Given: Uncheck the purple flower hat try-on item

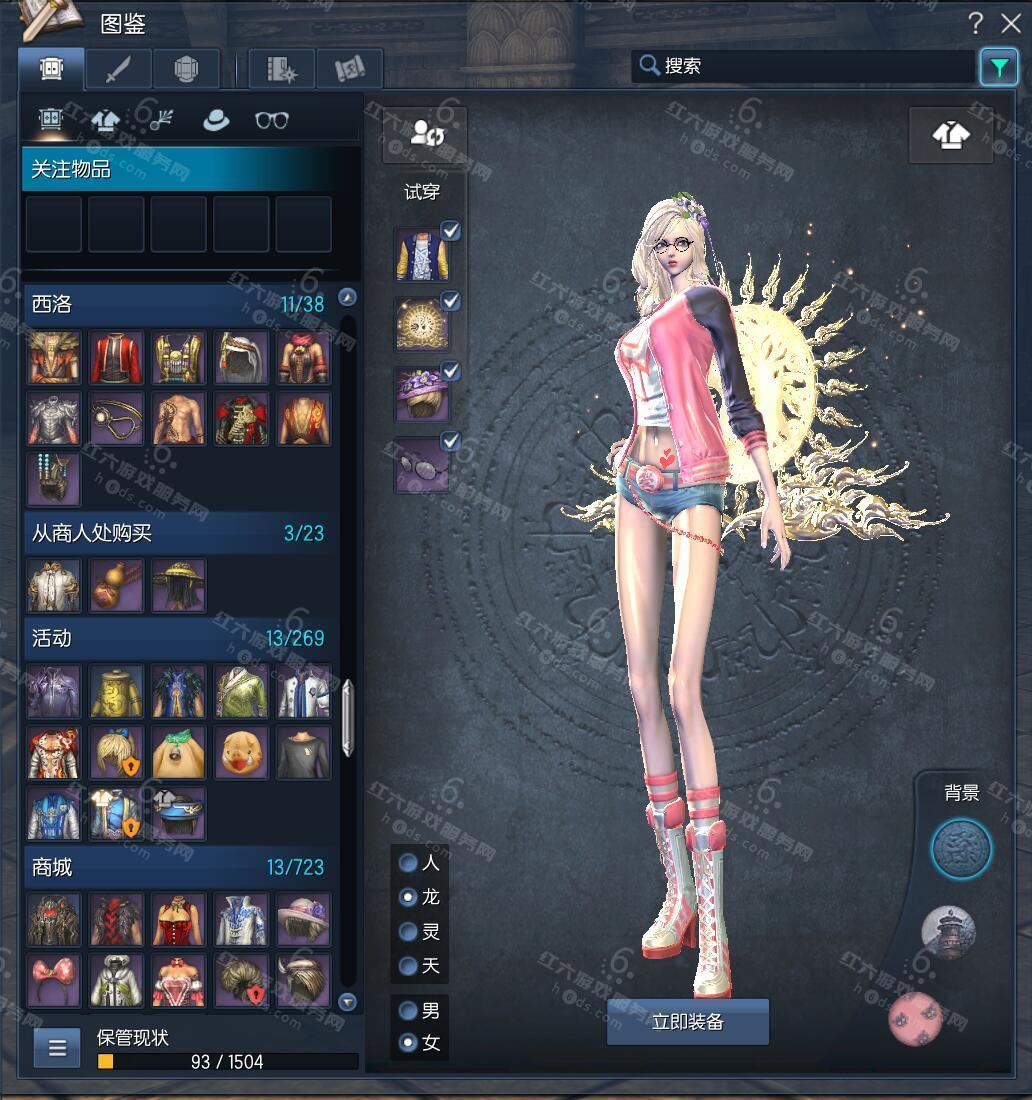Looking at the screenshot, I should tap(451, 372).
